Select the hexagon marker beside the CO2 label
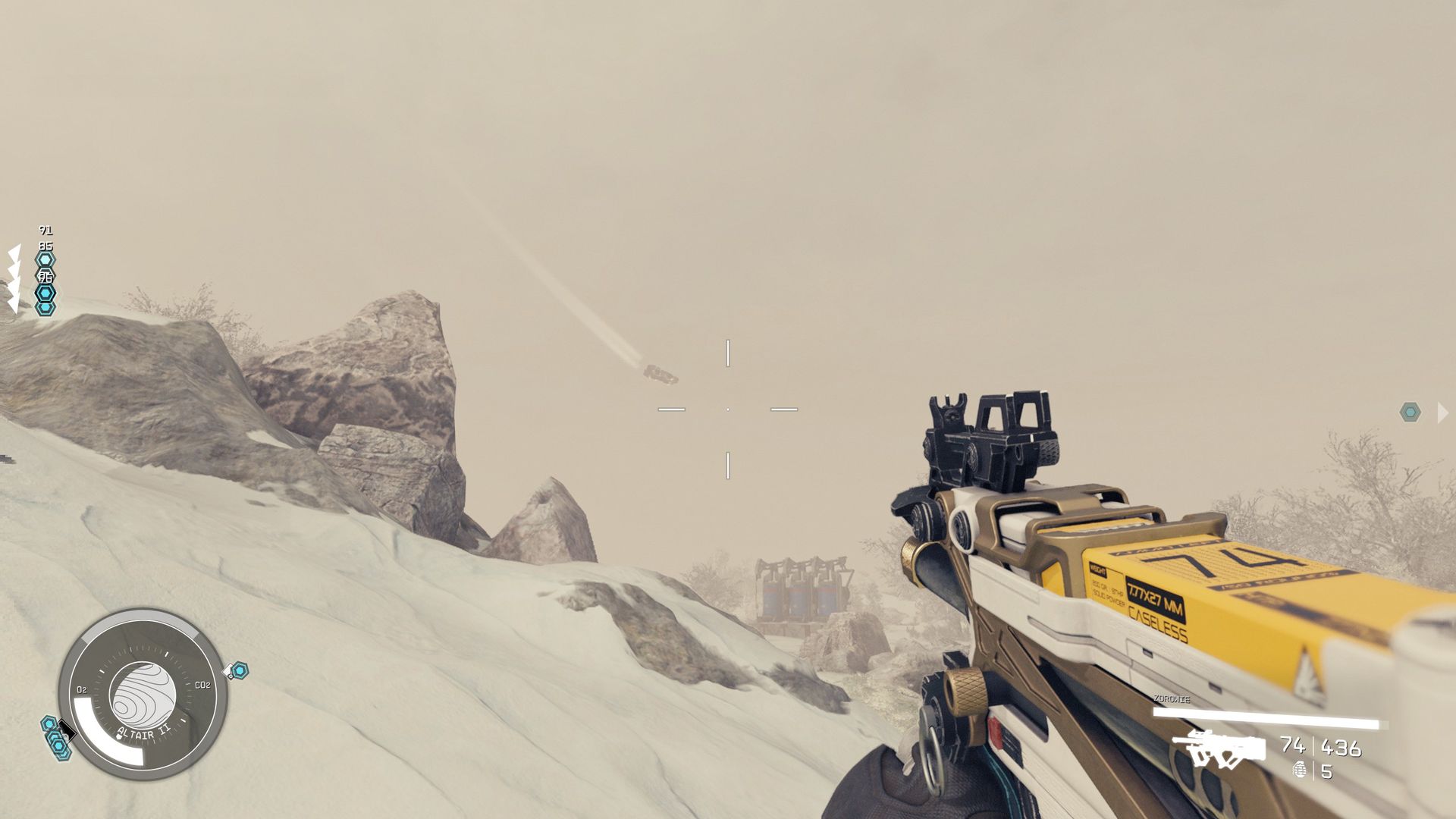This screenshot has height=819, width=1456. (239, 670)
